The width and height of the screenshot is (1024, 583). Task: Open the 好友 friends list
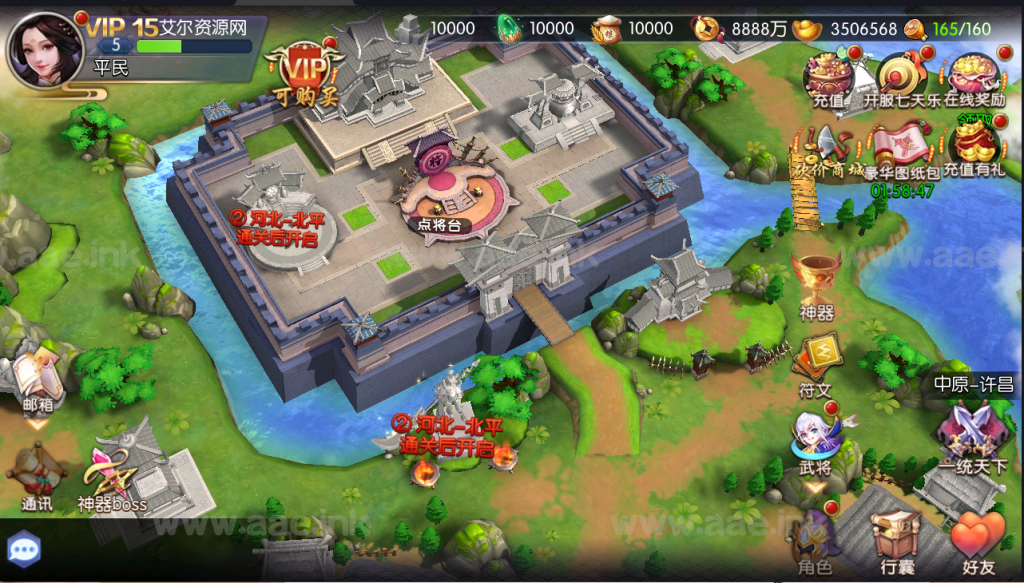(976, 540)
